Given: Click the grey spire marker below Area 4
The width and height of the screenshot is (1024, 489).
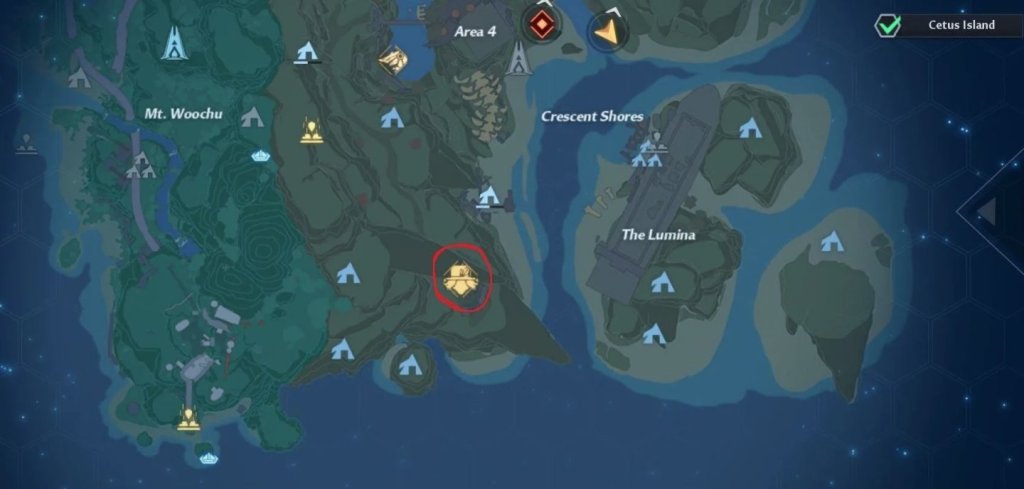Looking at the screenshot, I should pos(517,61).
